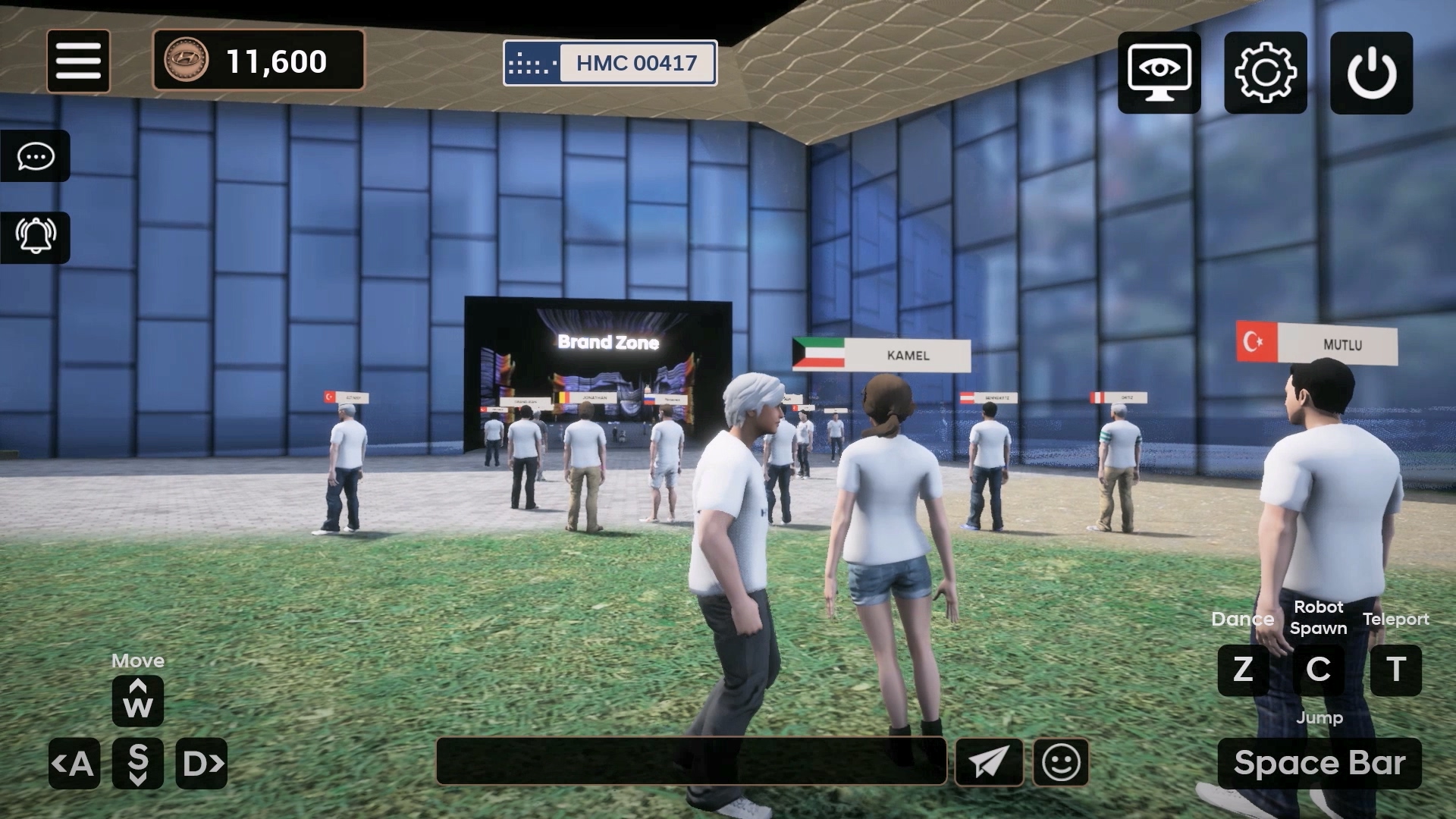Toggle the monitor eye view mode
The height and width of the screenshot is (819, 1456).
(x=1159, y=73)
